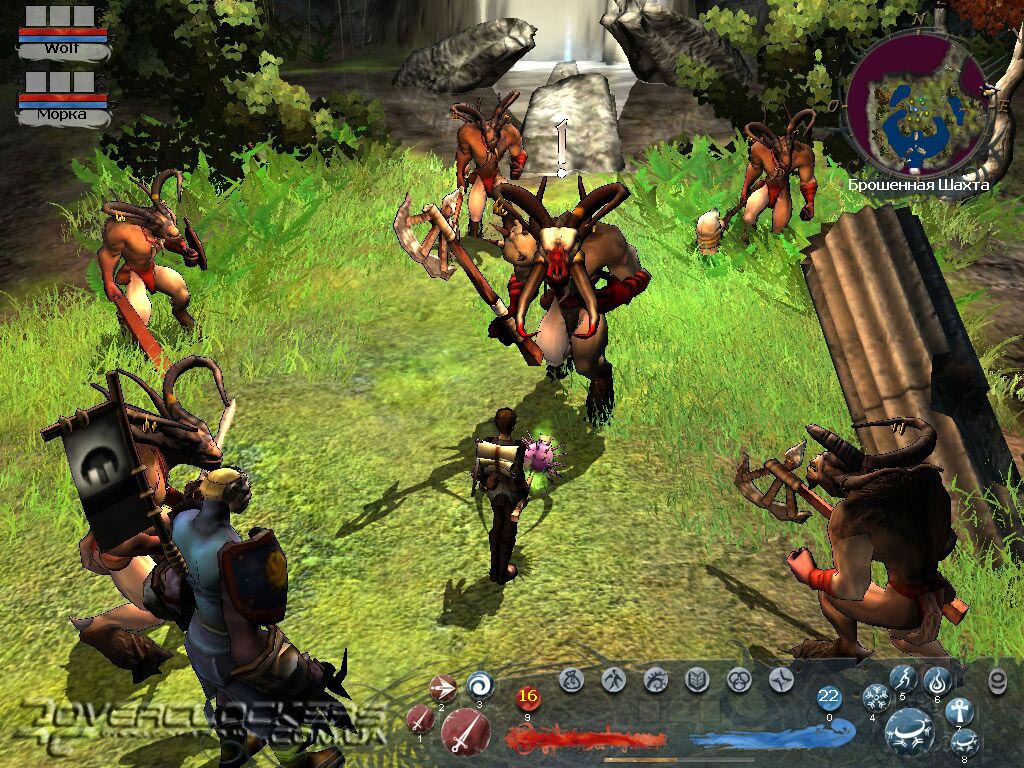Use the swirl skill in slot 3
This screenshot has height=768, width=1024.
pos(480,684)
